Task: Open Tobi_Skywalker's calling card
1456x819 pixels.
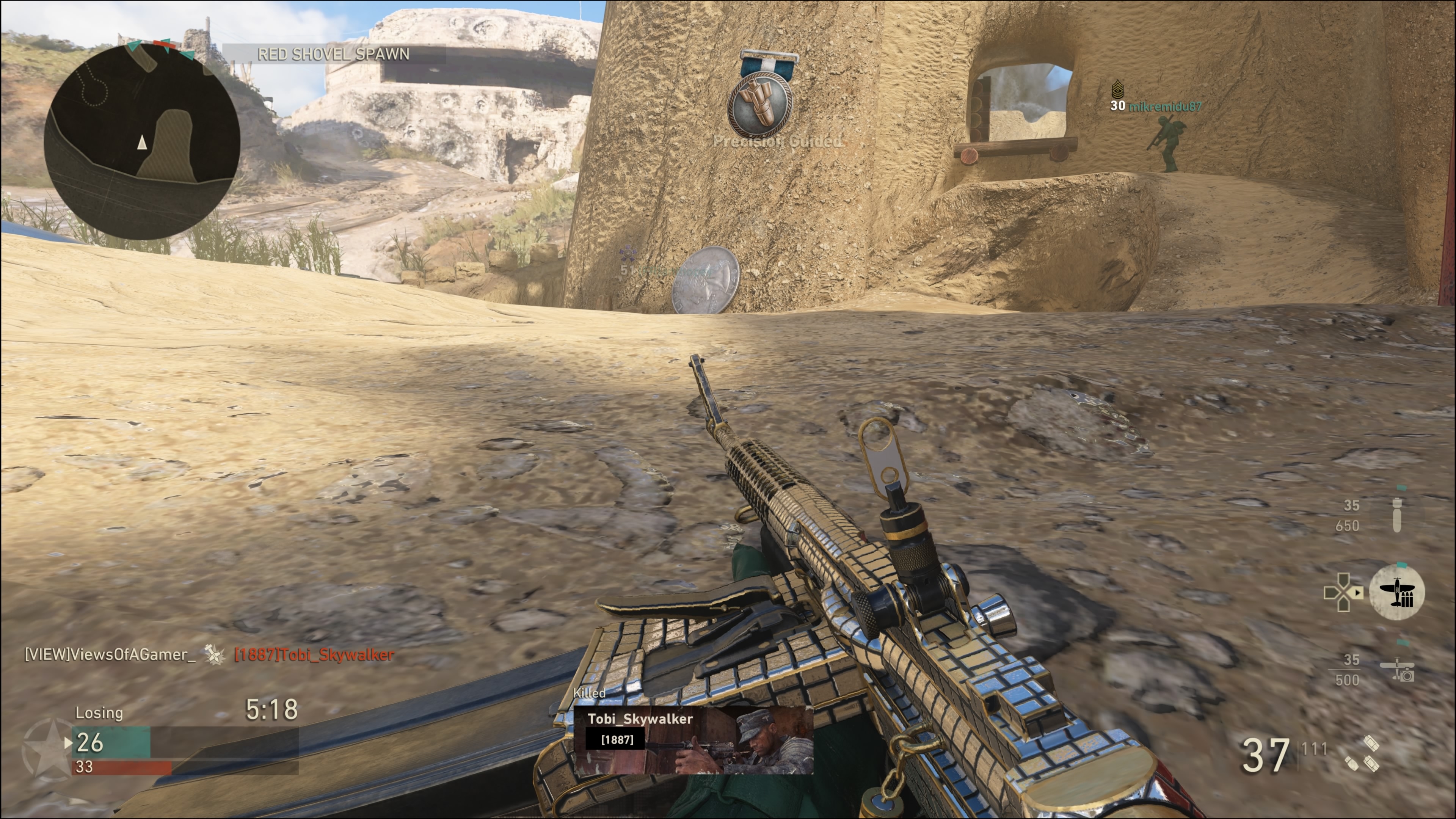Action: tap(693, 739)
